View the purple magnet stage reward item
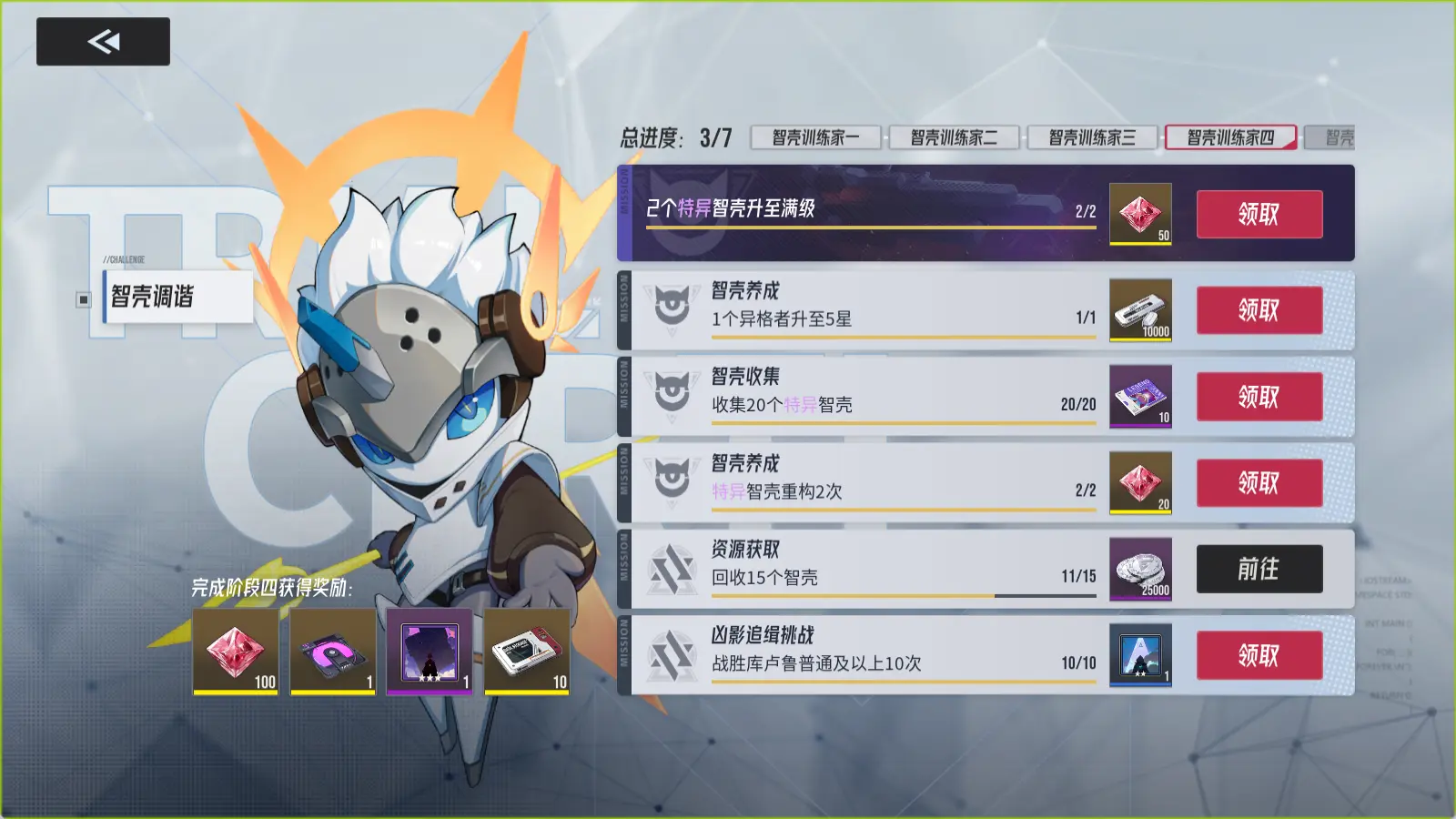Viewport: 1456px width, 819px height. click(x=332, y=652)
